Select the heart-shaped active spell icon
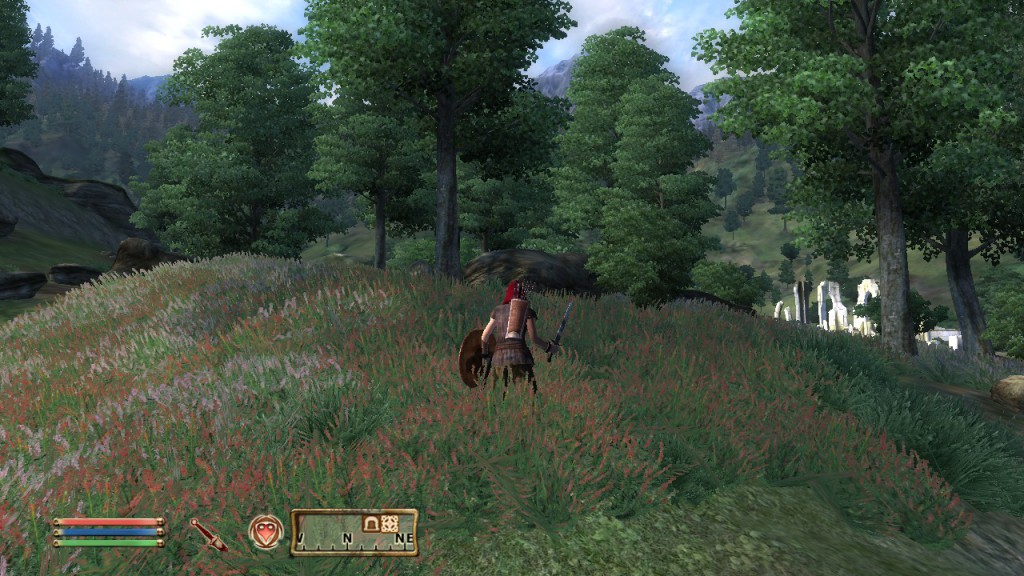 click(265, 531)
